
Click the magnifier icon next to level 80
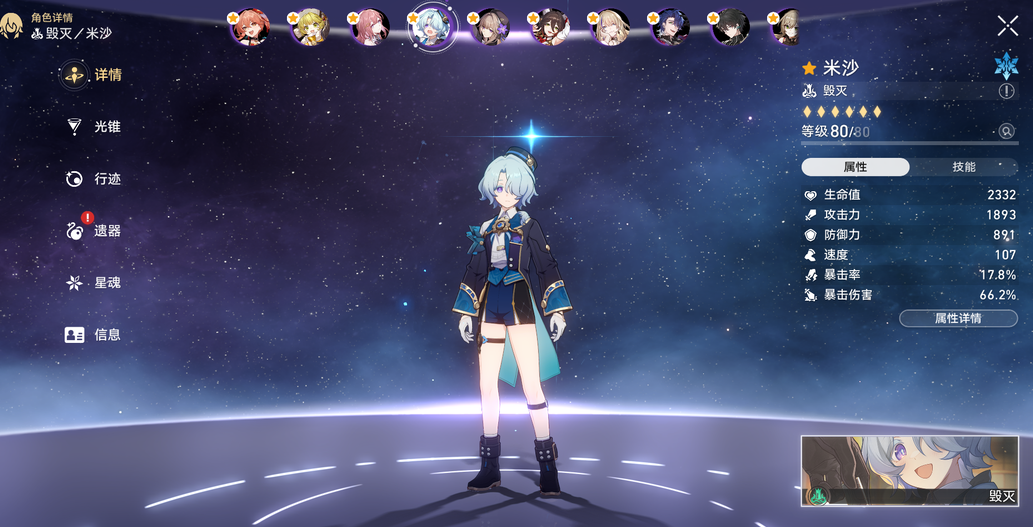pyautogui.click(x=1006, y=131)
